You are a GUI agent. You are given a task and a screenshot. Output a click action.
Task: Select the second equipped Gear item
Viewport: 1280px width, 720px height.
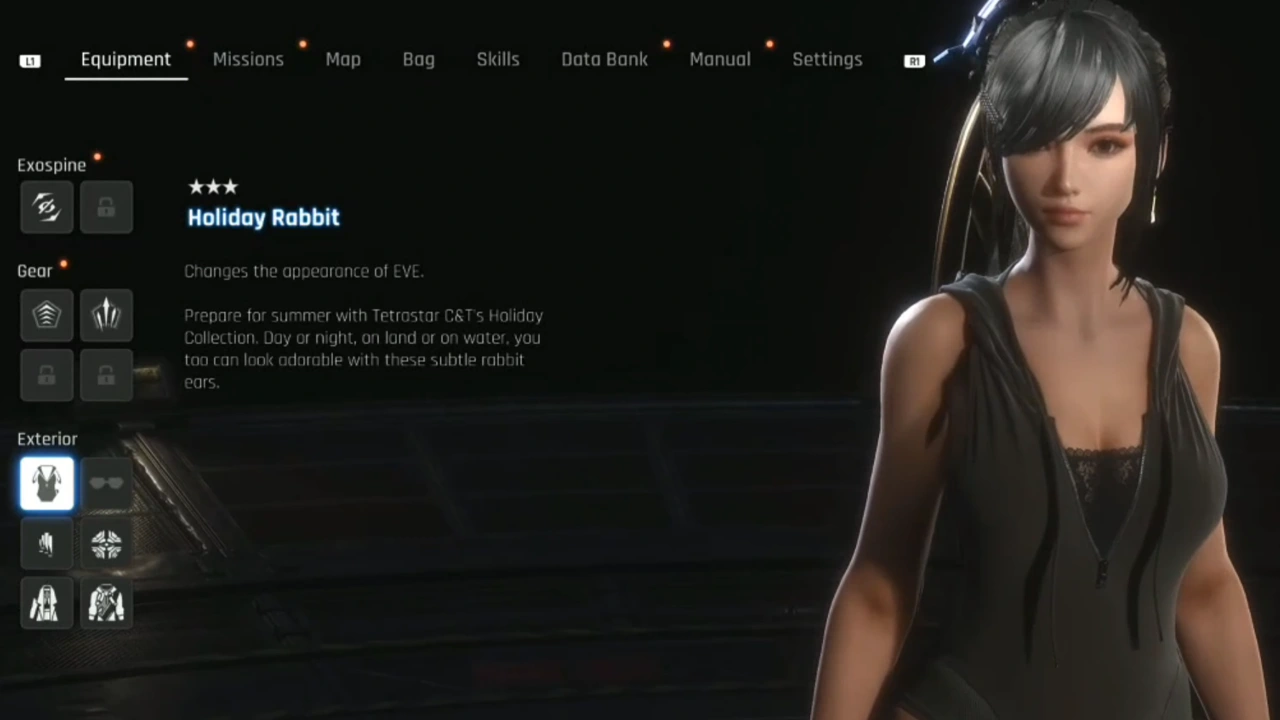coord(106,315)
